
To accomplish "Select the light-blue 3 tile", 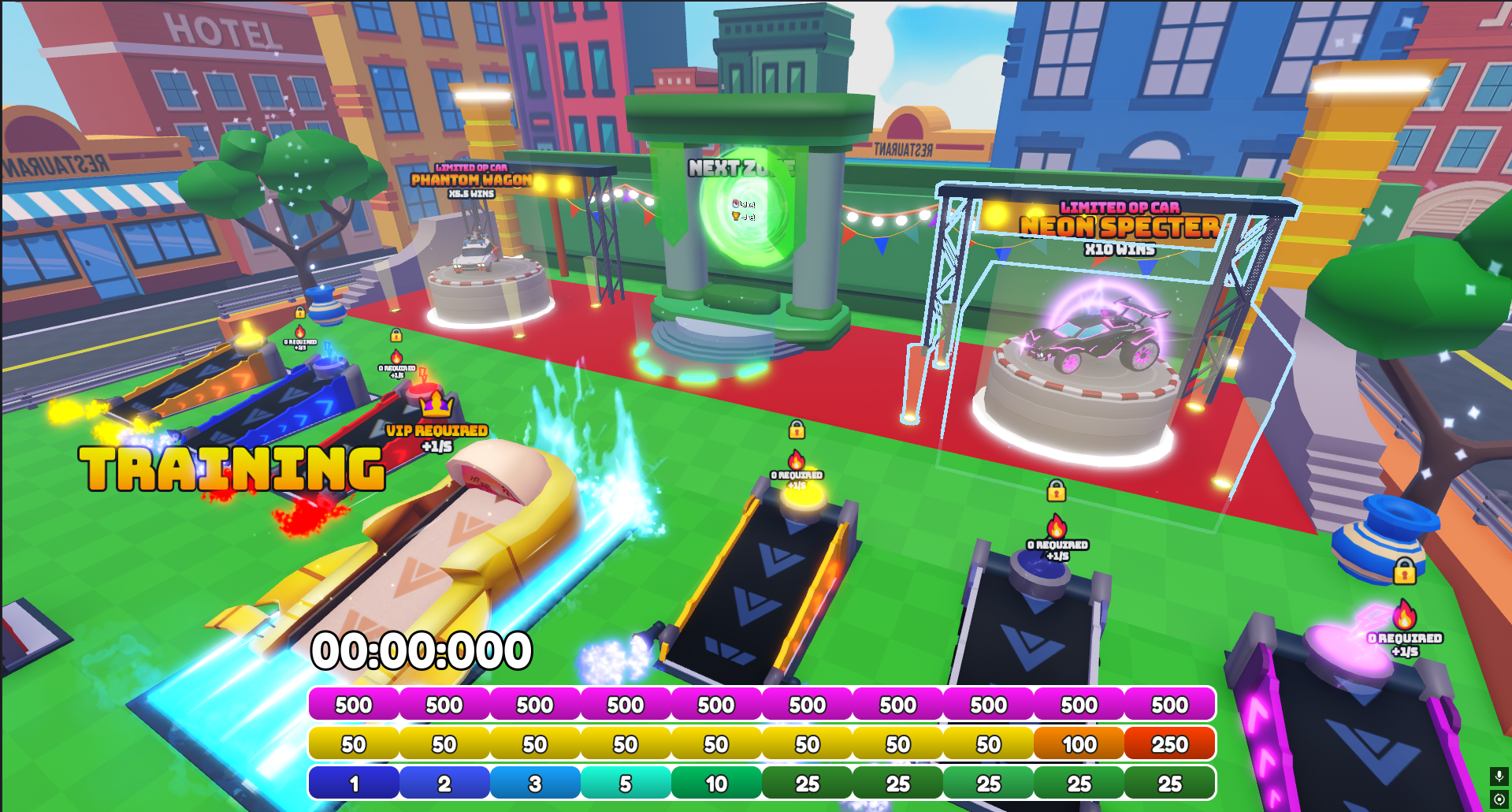I will click(x=535, y=784).
